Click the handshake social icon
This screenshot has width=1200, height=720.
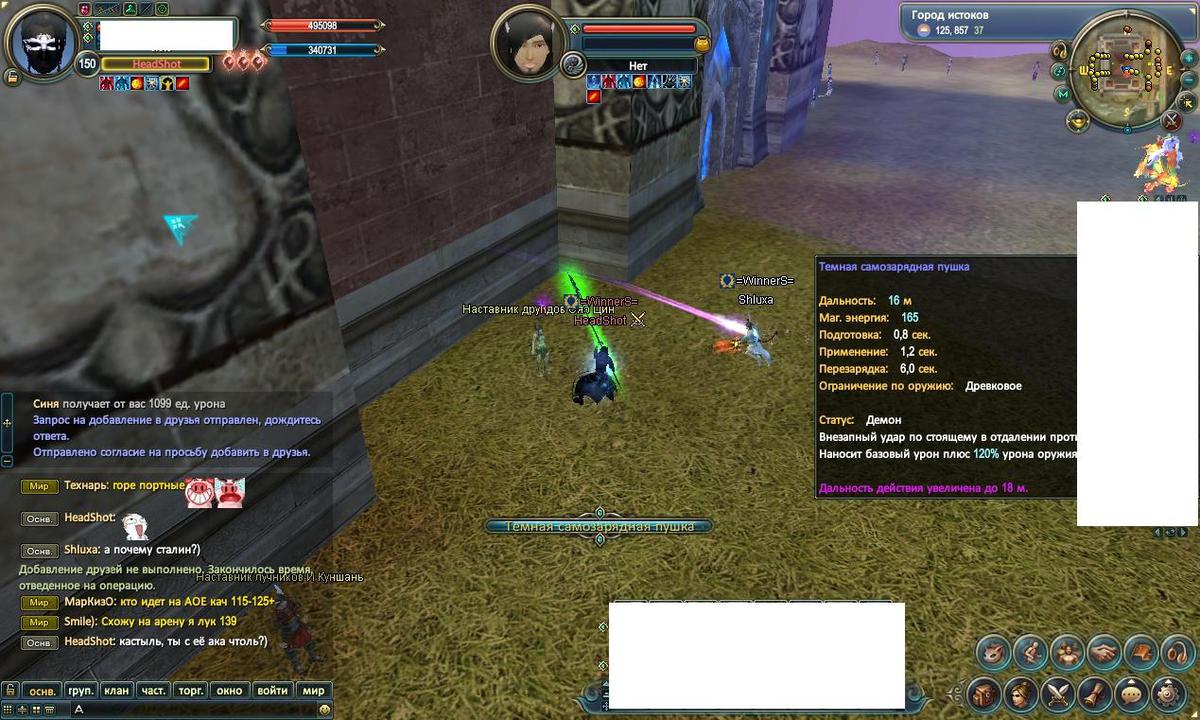tap(1103, 653)
